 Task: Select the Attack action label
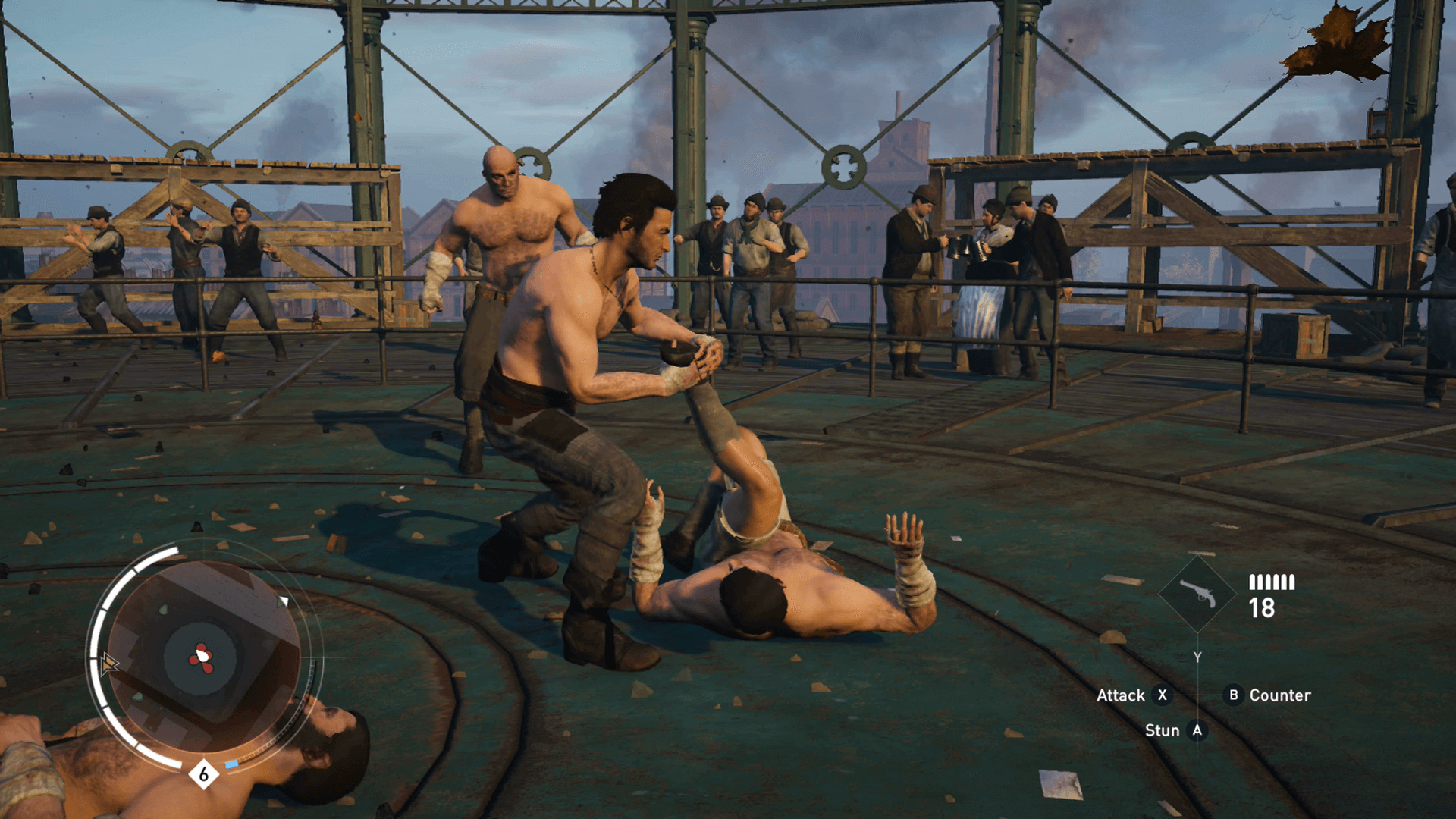pos(1121,695)
